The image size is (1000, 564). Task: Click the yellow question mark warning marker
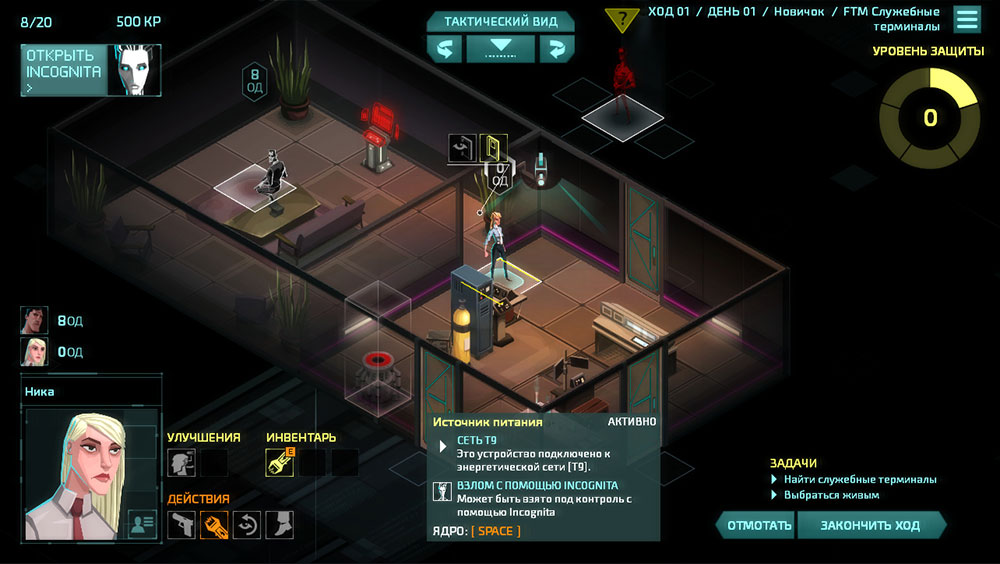622,19
